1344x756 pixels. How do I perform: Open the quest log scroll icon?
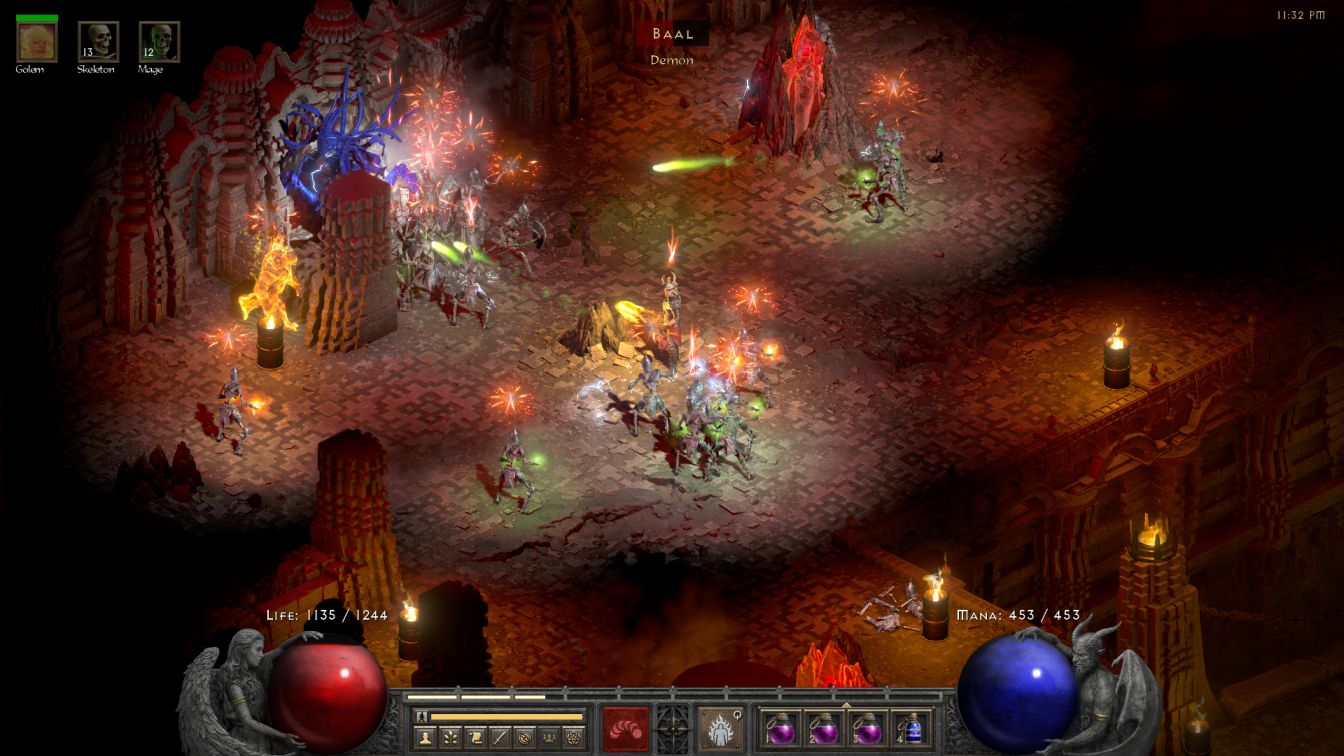[x=475, y=738]
